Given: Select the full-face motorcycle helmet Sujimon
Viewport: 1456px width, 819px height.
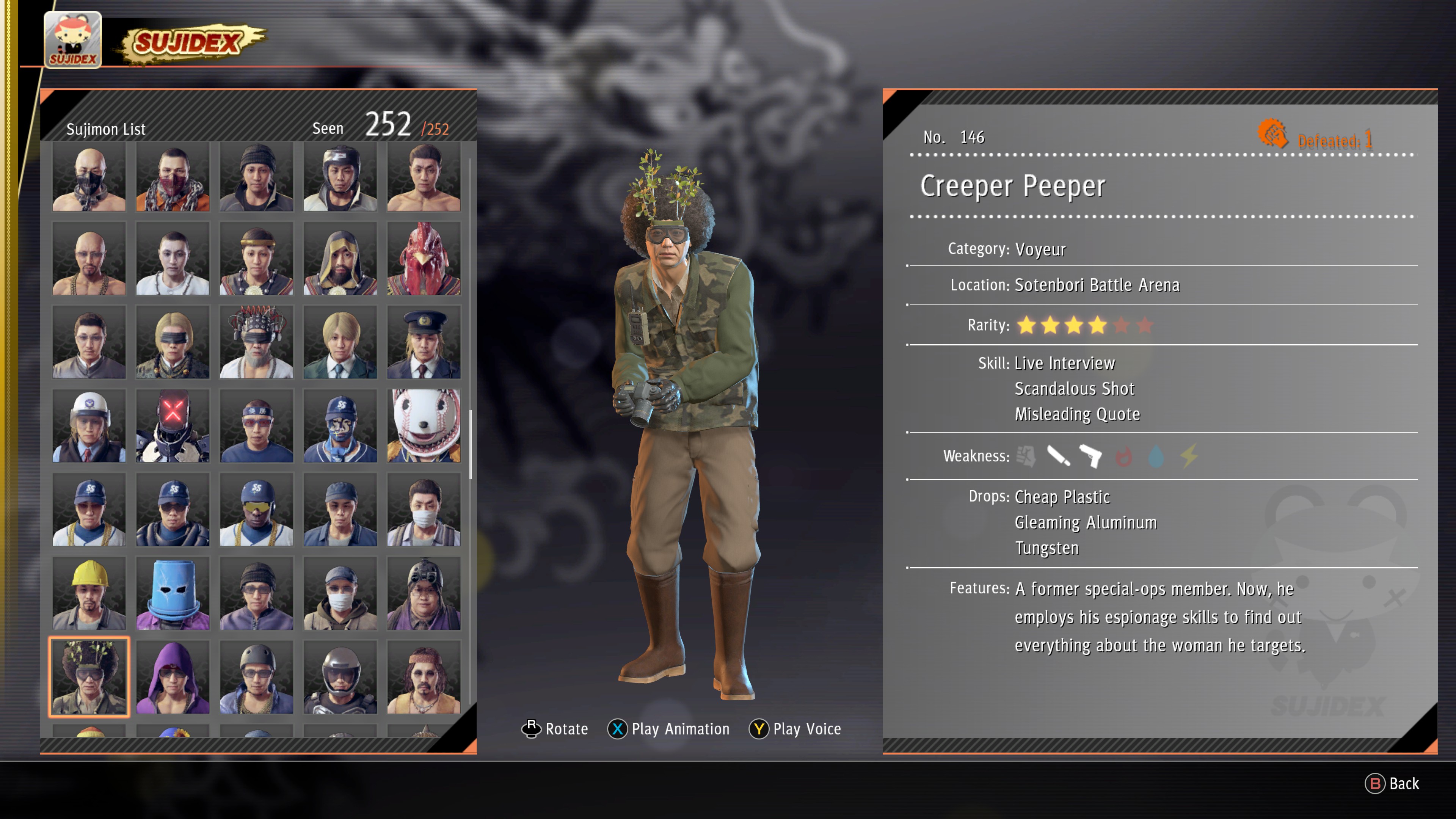Looking at the screenshot, I should pyautogui.click(x=340, y=677).
